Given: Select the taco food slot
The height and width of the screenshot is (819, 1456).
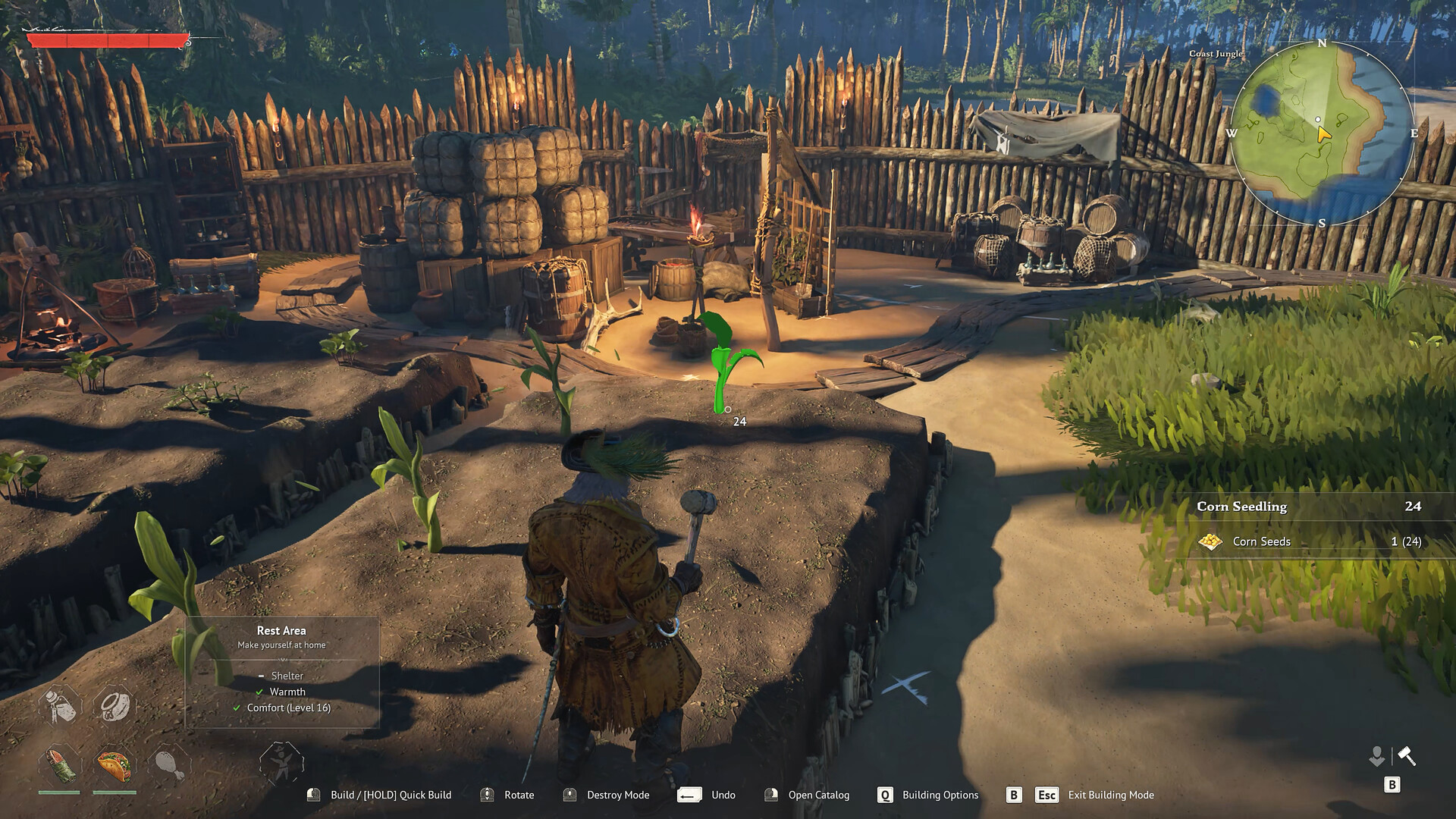Looking at the screenshot, I should [x=114, y=765].
